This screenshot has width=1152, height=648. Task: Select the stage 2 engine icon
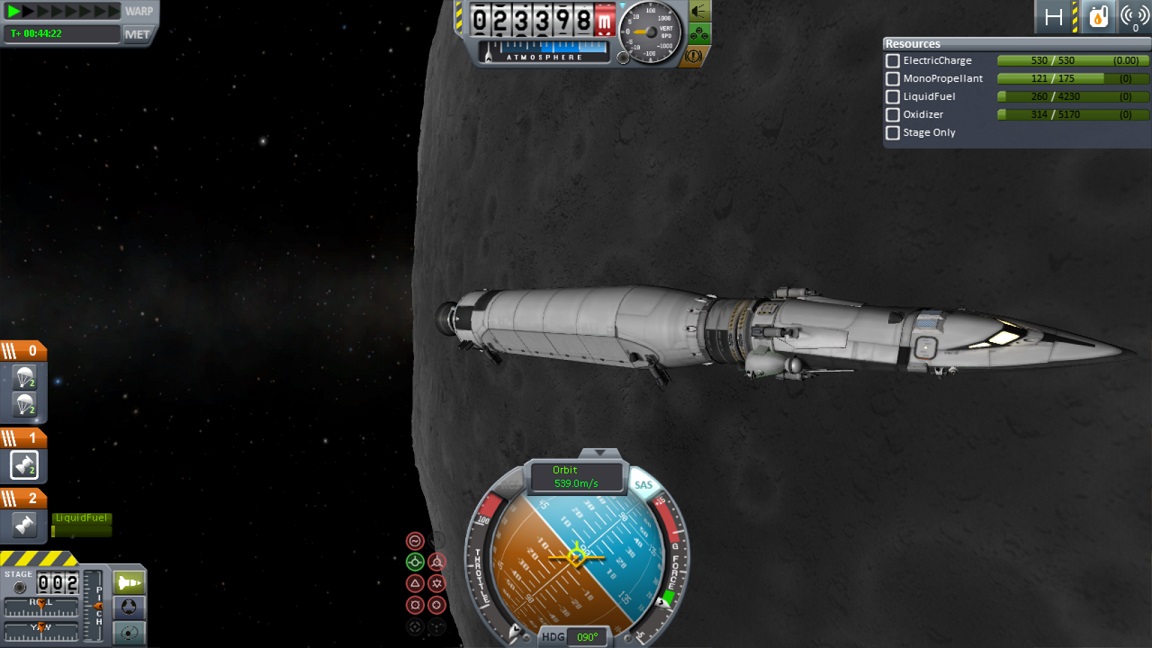click(x=24, y=525)
